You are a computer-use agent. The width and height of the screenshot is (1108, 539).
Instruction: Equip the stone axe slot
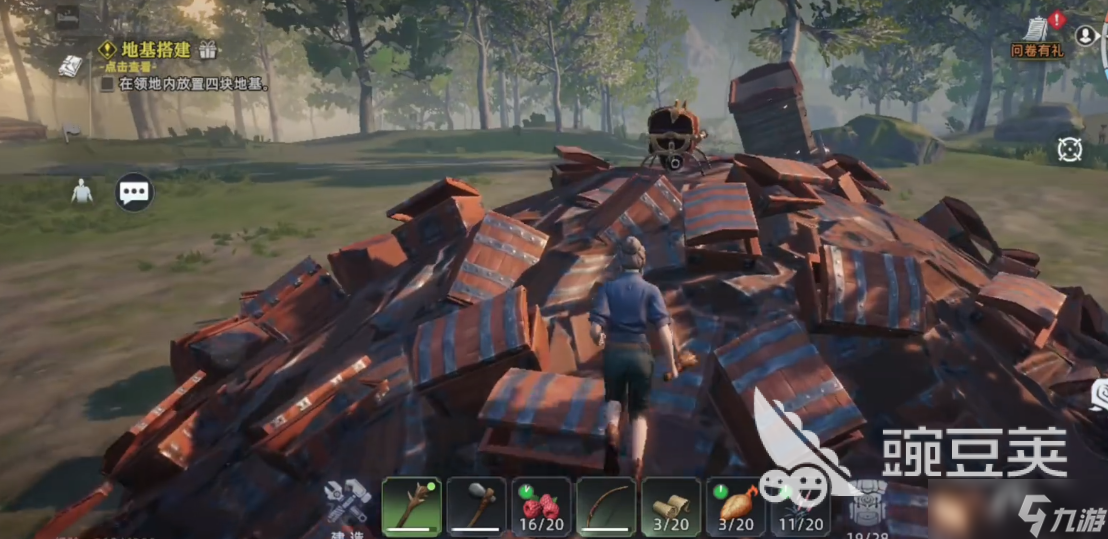coord(476,506)
